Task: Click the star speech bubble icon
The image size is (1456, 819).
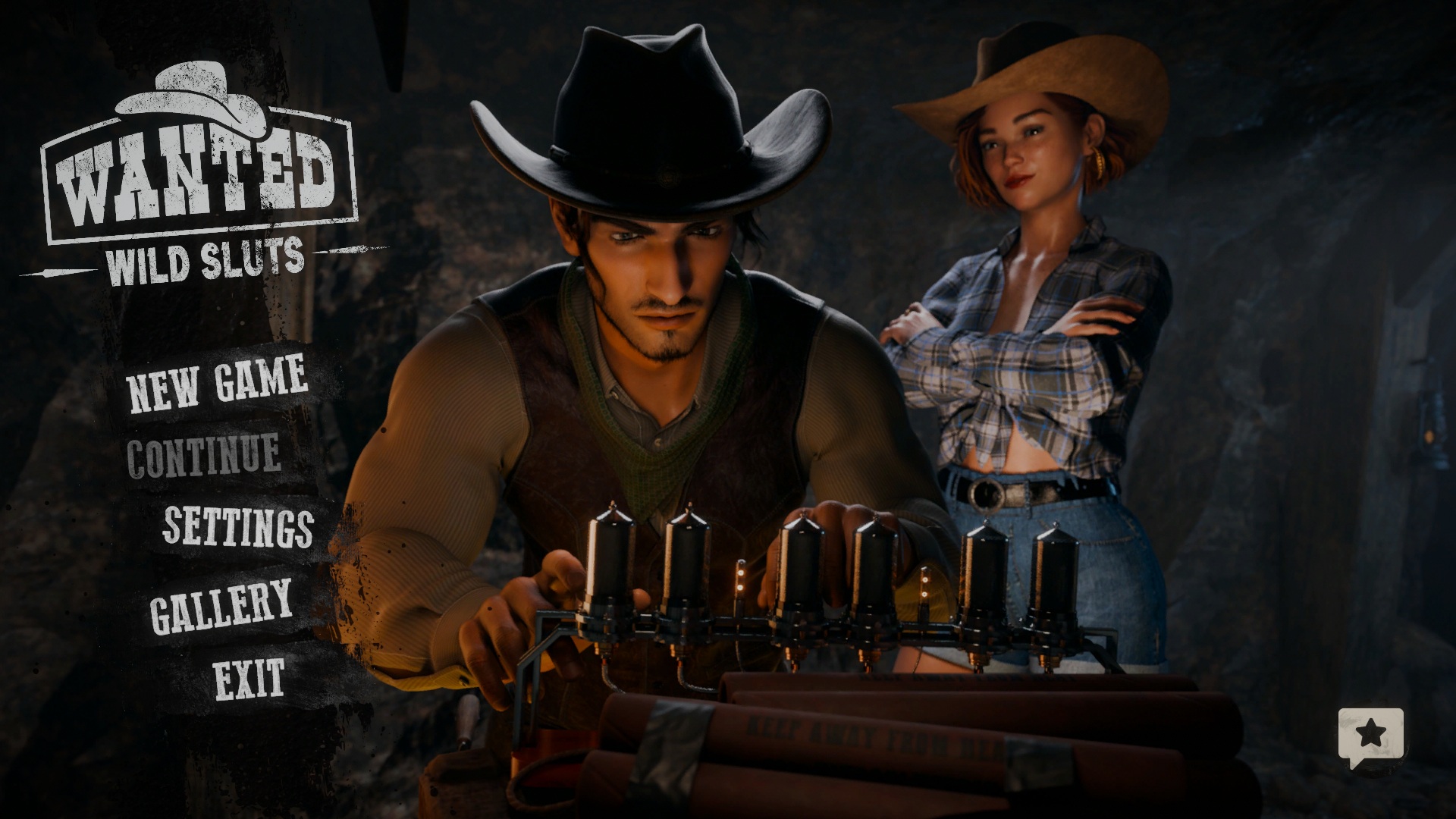Action: tap(1370, 736)
